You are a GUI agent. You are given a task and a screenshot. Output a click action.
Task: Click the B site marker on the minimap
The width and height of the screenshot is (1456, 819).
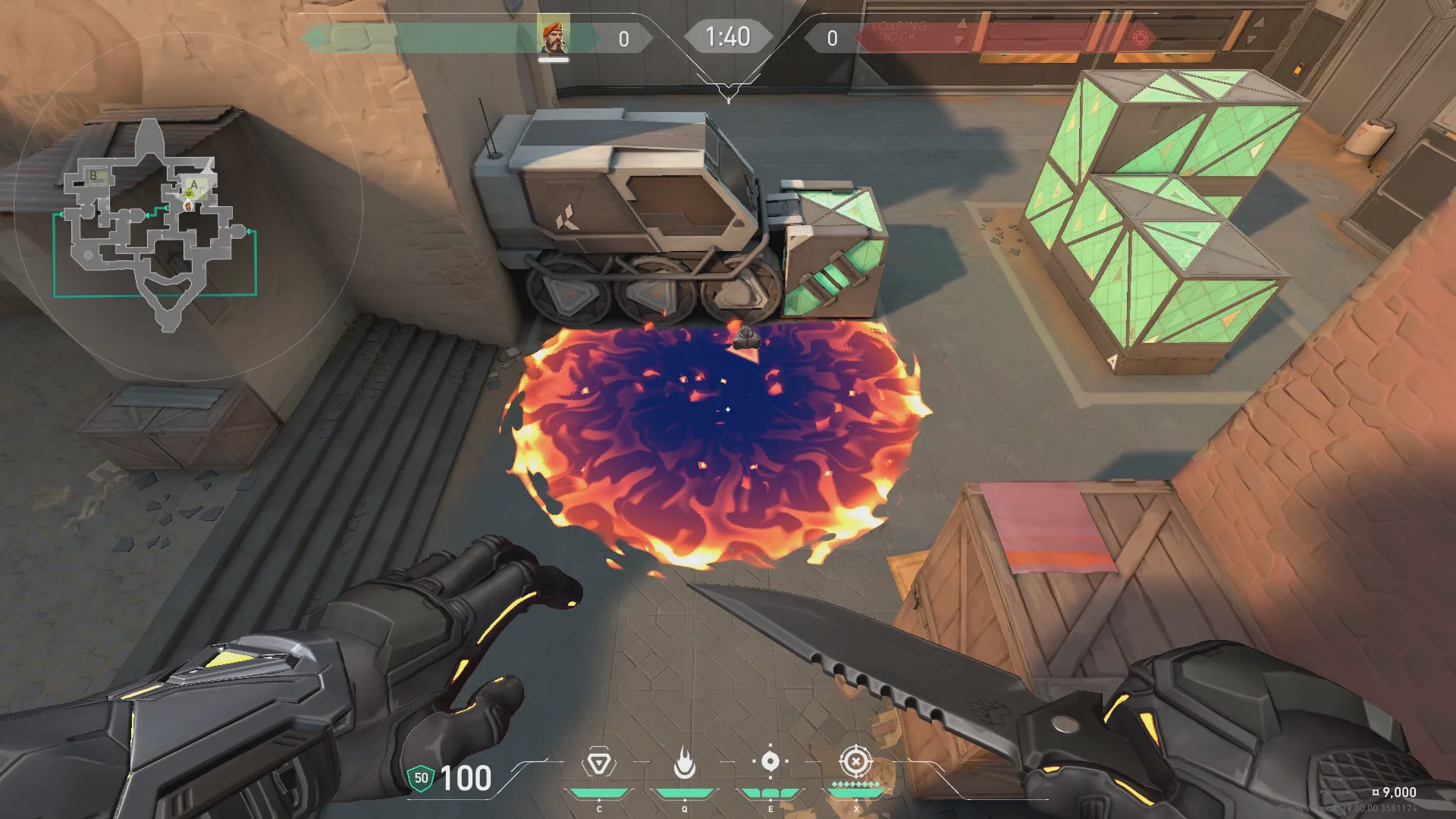pyautogui.click(x=94, y=176)
